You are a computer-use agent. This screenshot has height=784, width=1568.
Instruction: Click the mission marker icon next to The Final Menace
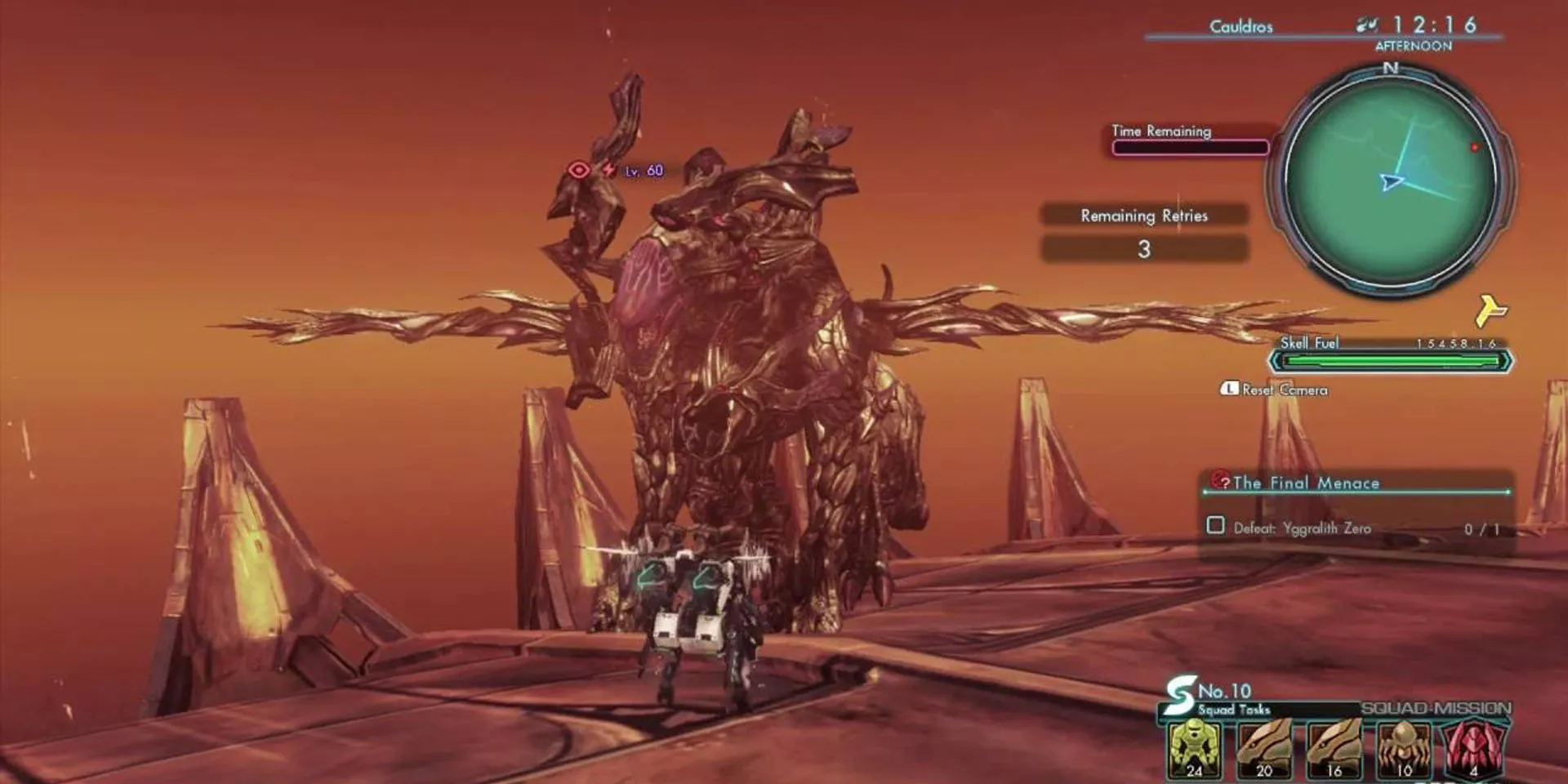point(1222,482)
